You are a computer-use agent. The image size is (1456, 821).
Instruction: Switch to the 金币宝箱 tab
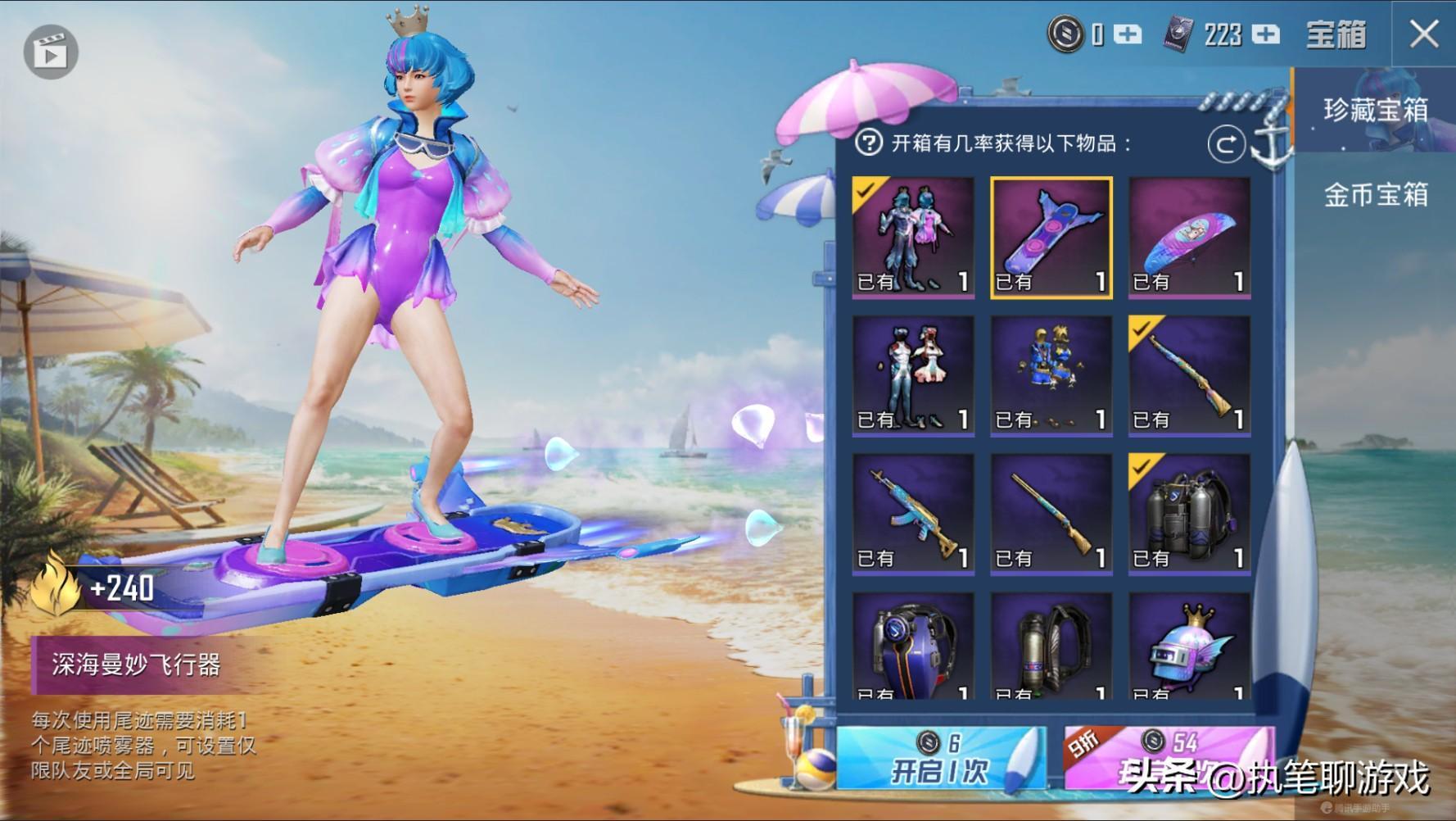pyautogui.click(x=1375, y=195)
